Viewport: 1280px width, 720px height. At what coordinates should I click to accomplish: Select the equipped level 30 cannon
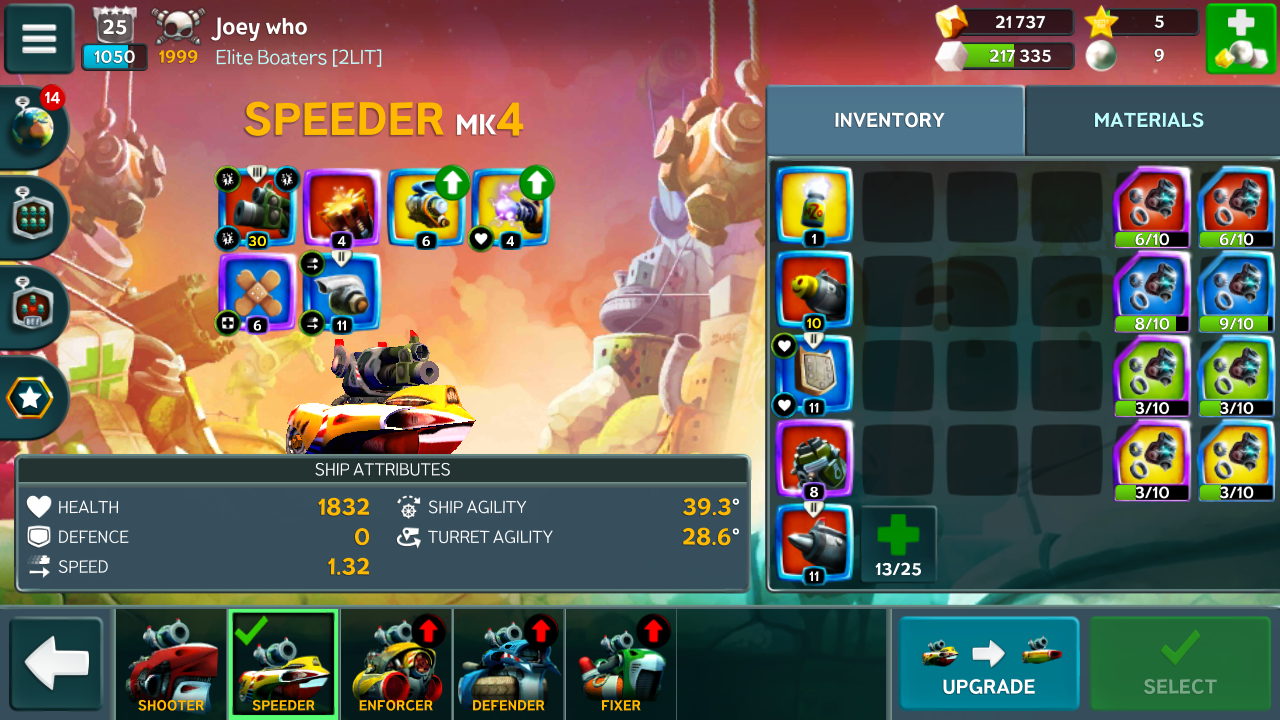pos(257,206)
